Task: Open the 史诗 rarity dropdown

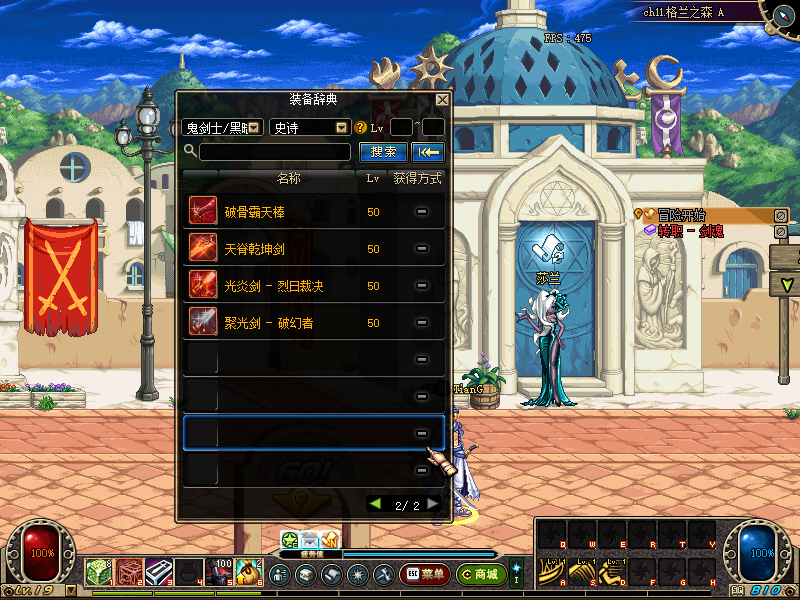Action: [x=309, y=127]
